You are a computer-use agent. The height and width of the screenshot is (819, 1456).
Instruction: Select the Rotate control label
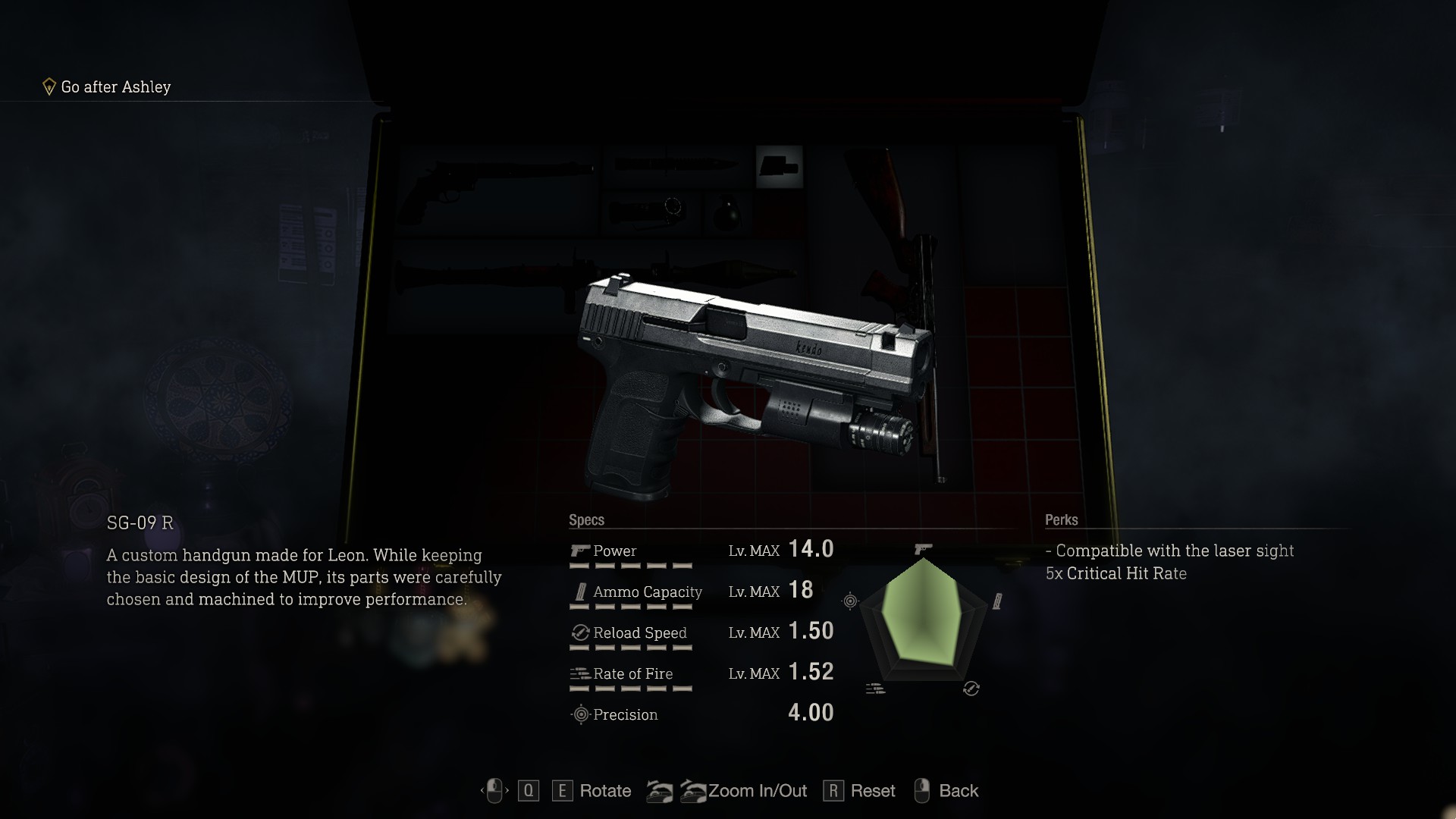604,791
